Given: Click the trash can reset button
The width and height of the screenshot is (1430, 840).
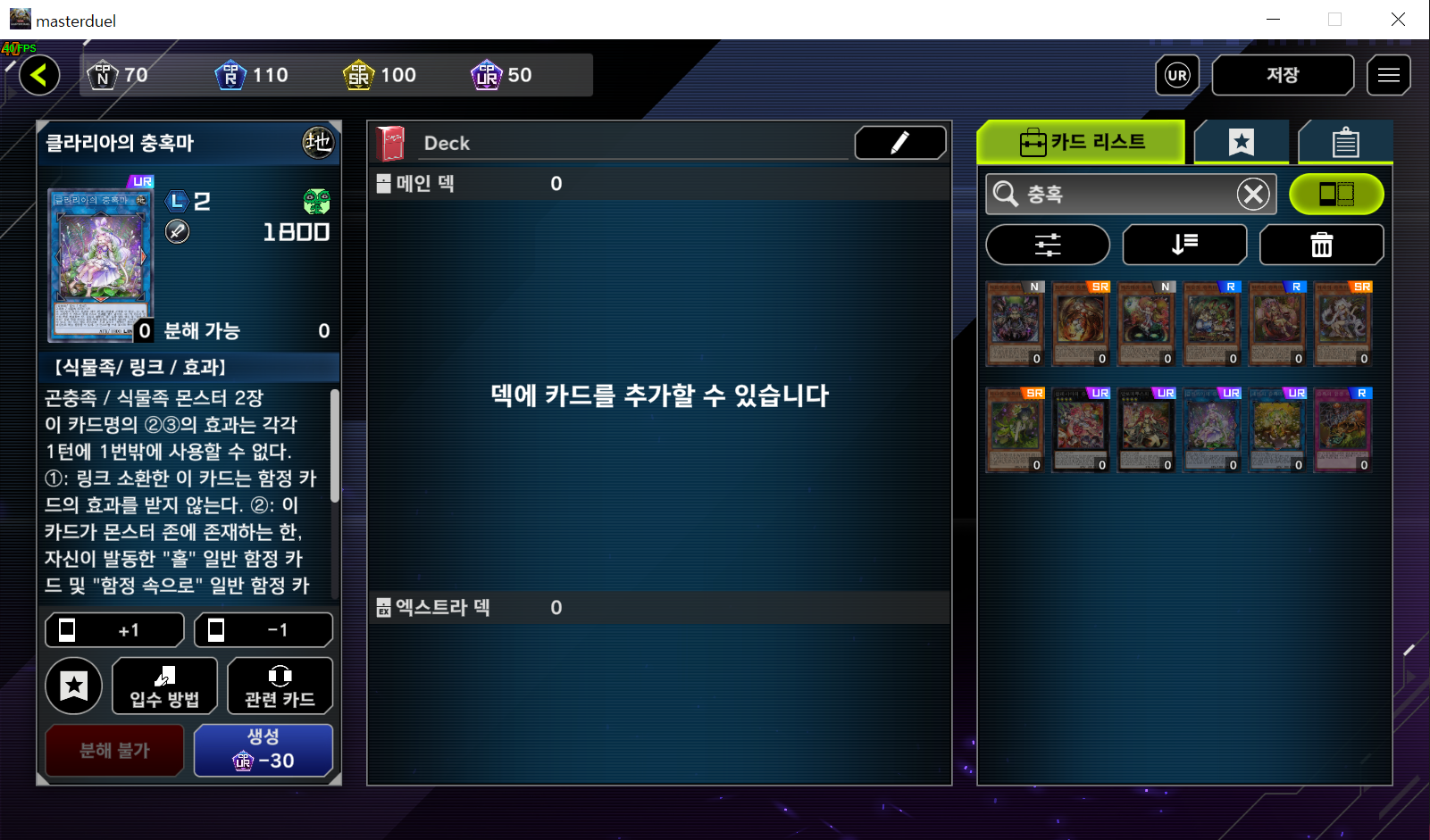Looking at the screenshot, I should coord(1321,245).
